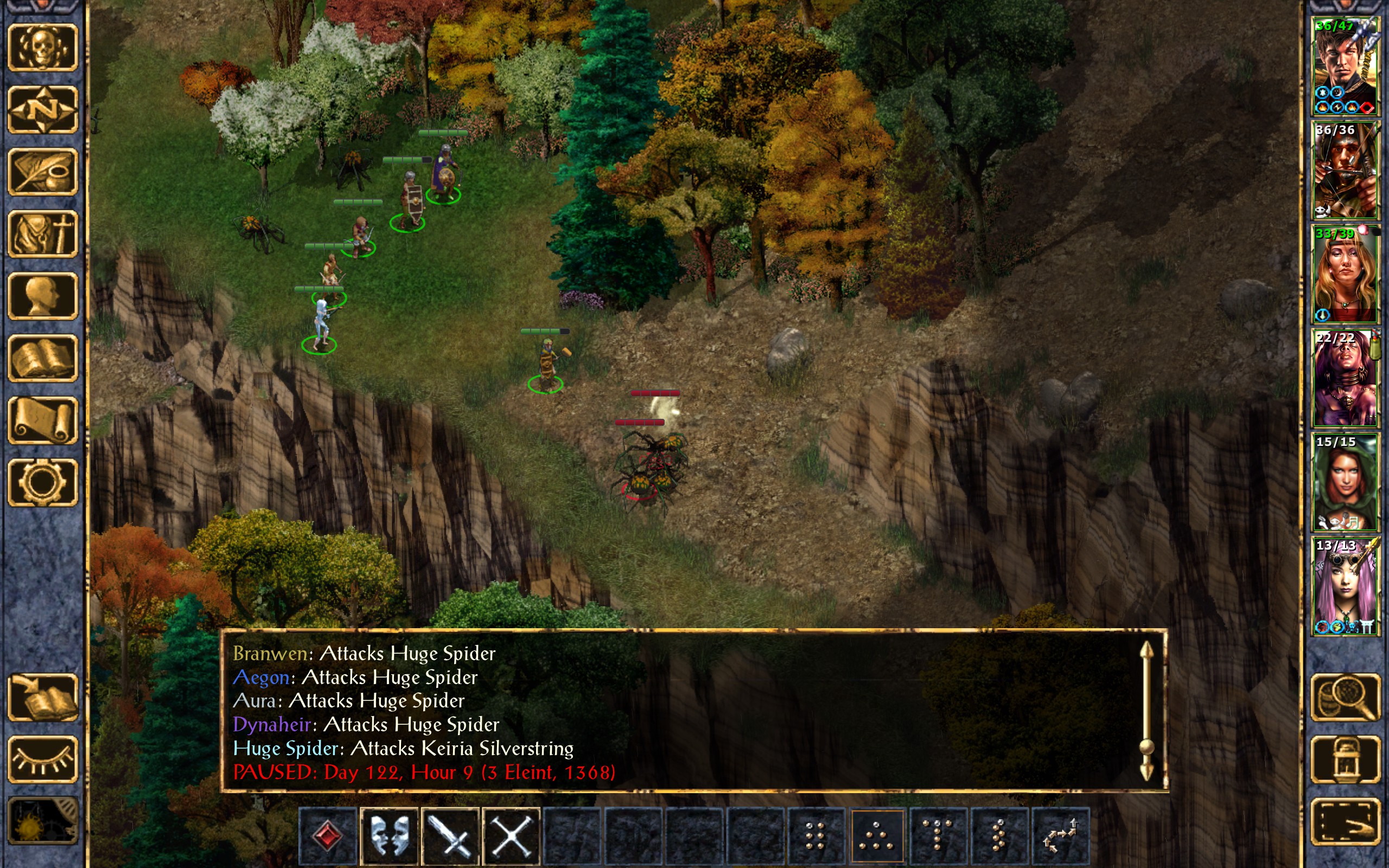Choose the green-hooded woman's portrait
1389x868 pixels.
pyautogui.click(x=1345, y=482)
